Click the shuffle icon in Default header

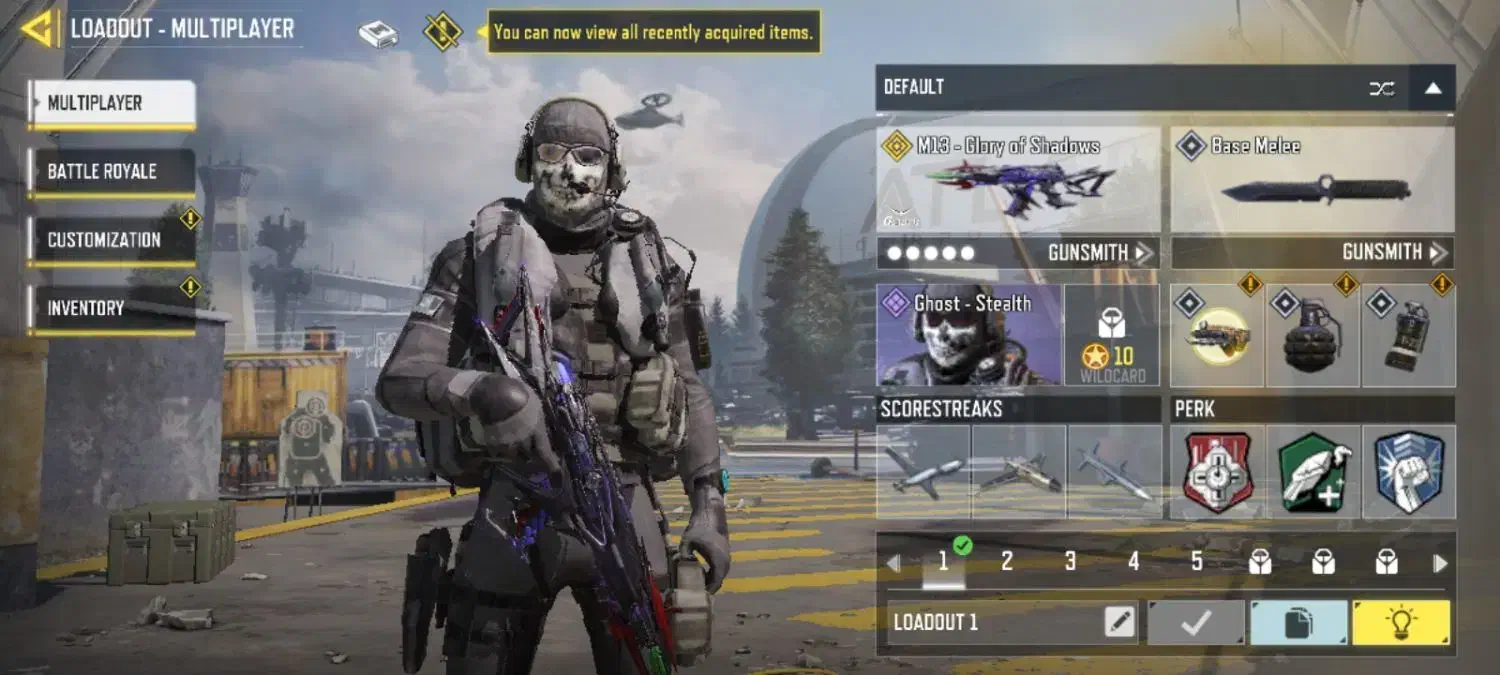1381,88
